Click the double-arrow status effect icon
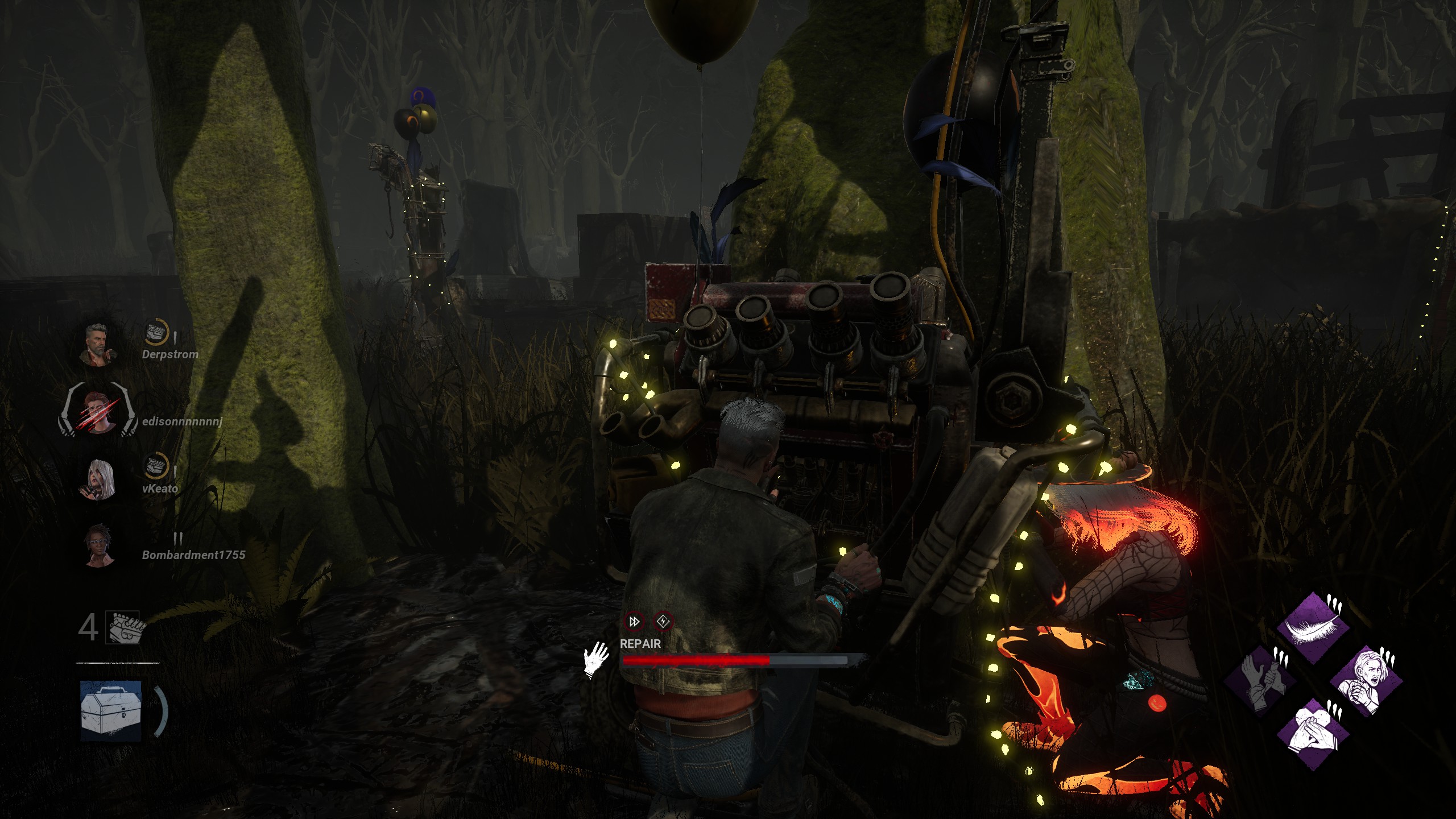 634,622
